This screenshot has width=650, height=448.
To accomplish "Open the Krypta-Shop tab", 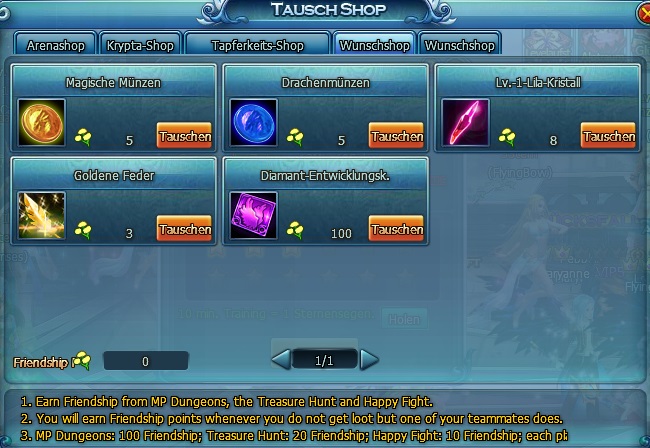I will [140, 45].
